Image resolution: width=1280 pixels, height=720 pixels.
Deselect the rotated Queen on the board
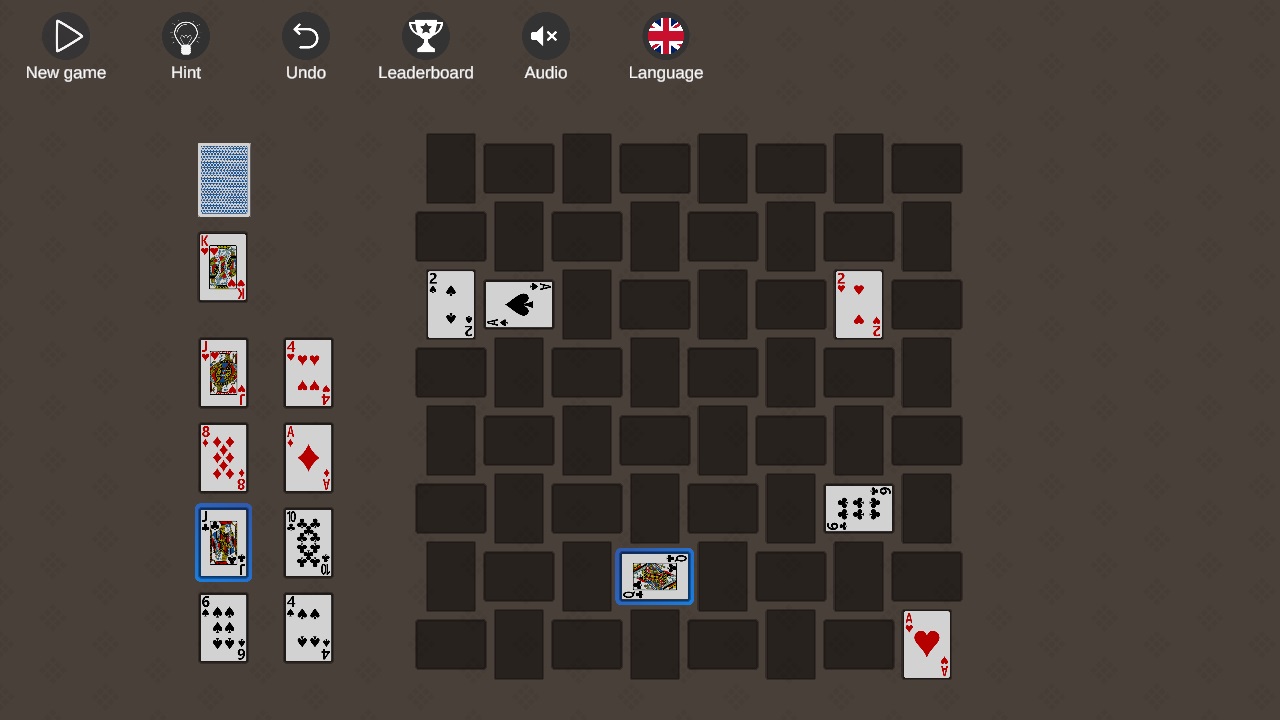click(x=654, y=576)
